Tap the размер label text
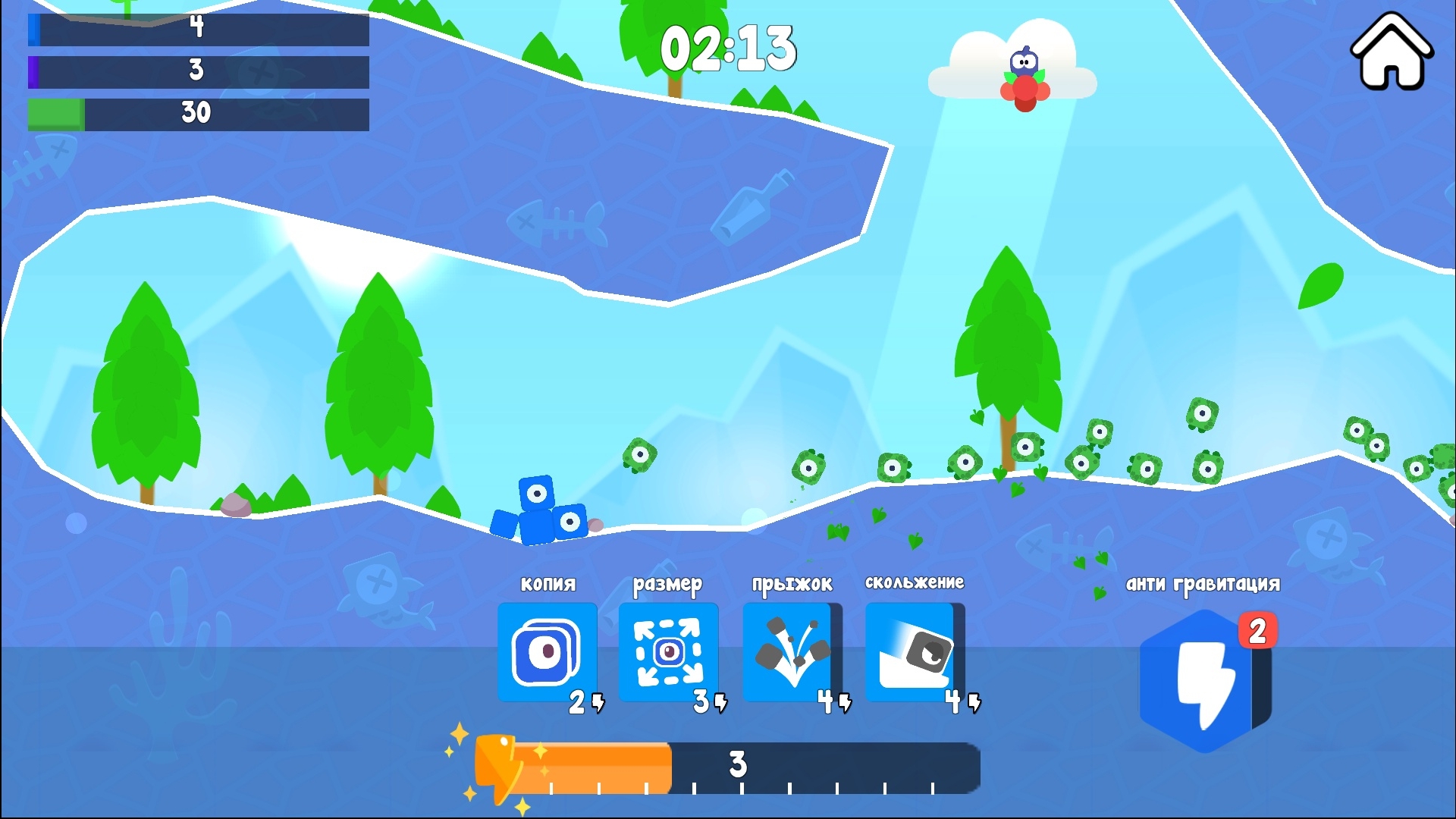The height and width of the screenshot is (819, 1456). point(667,584)
